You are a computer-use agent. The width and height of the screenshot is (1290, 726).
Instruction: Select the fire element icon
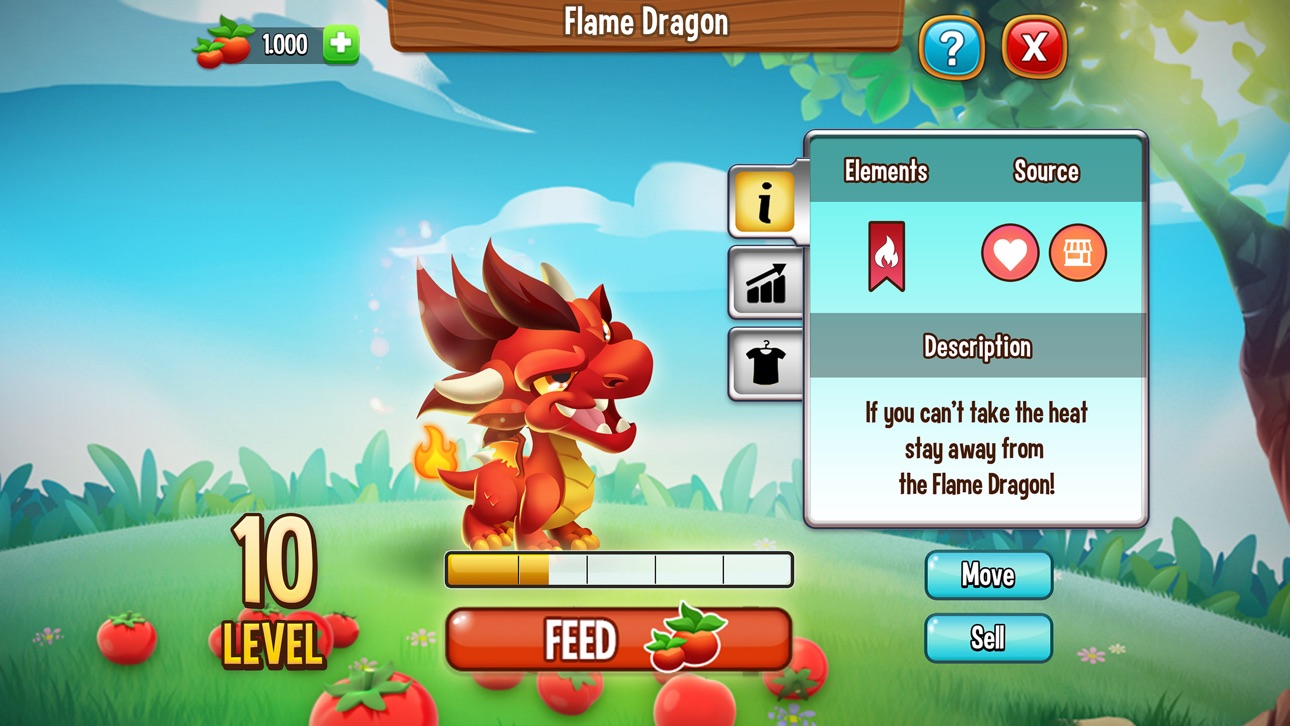click(888, 253)
